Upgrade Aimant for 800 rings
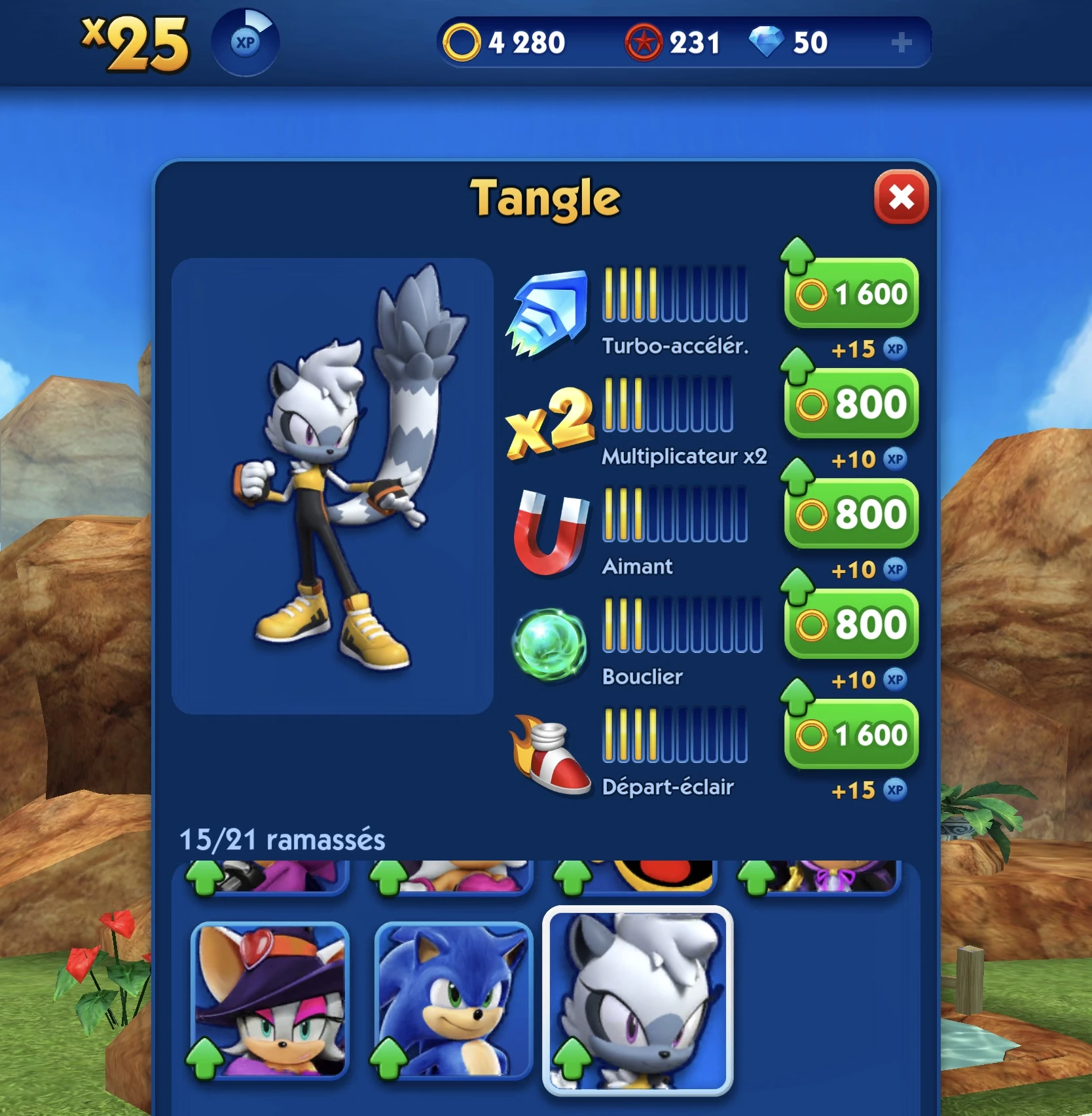The height and width of the screenshot is (1116, 1092). click(850, 514)
